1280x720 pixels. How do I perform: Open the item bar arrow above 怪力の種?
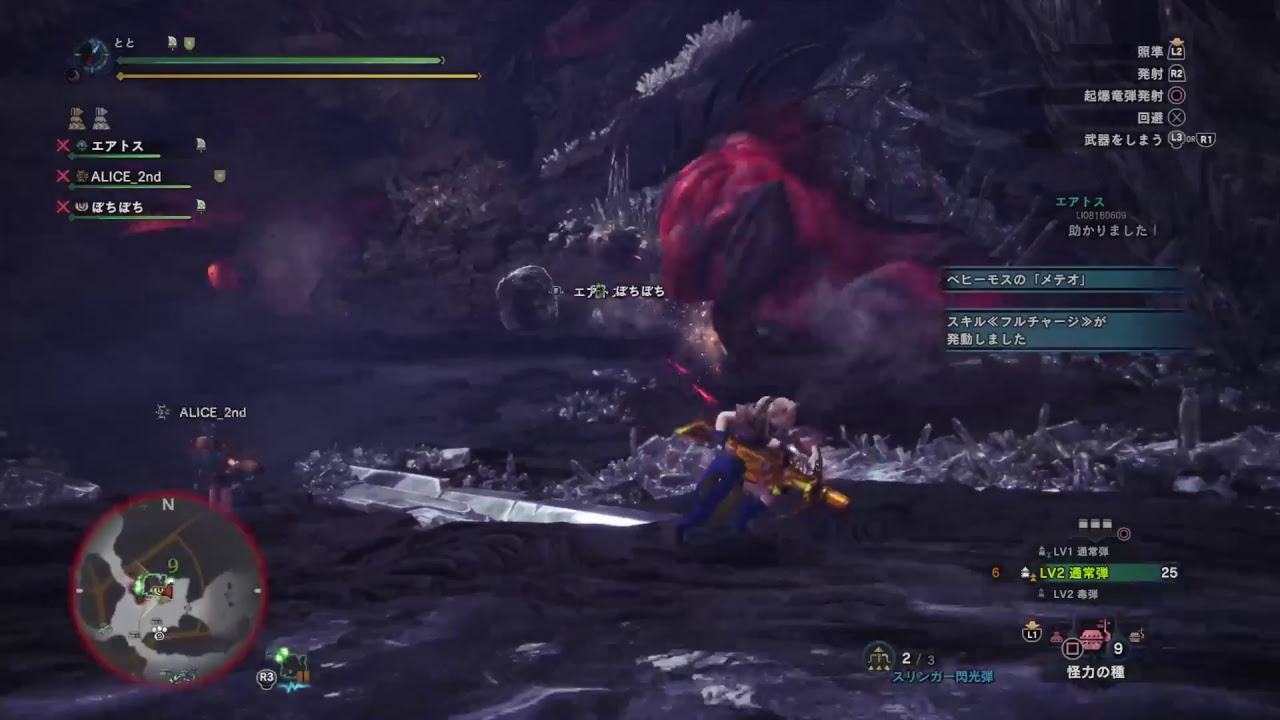1031,624
